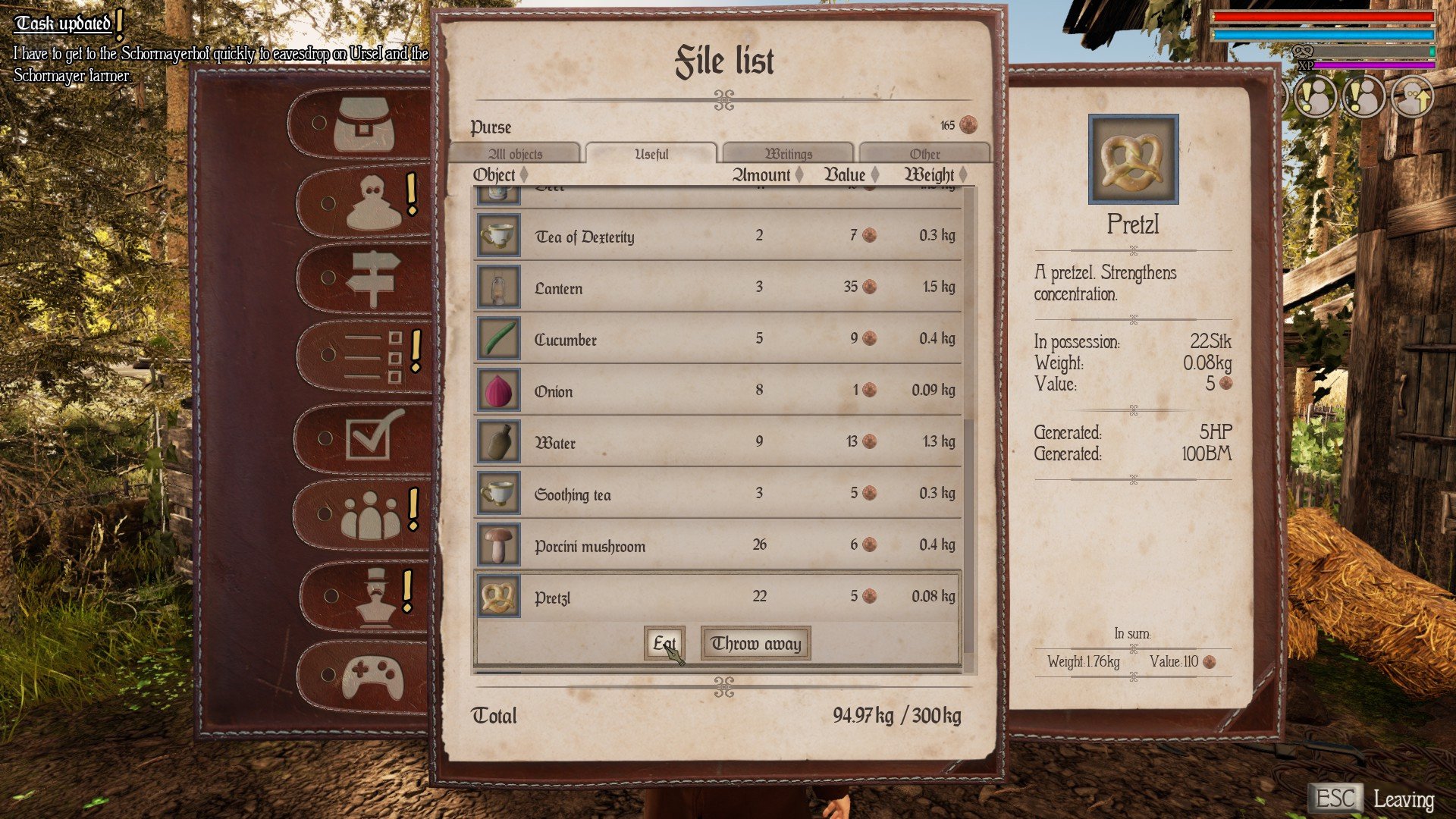Screen dimensions: 1456x819
Task: Select the Porcini mushroom entry
Action: point(717,545)
